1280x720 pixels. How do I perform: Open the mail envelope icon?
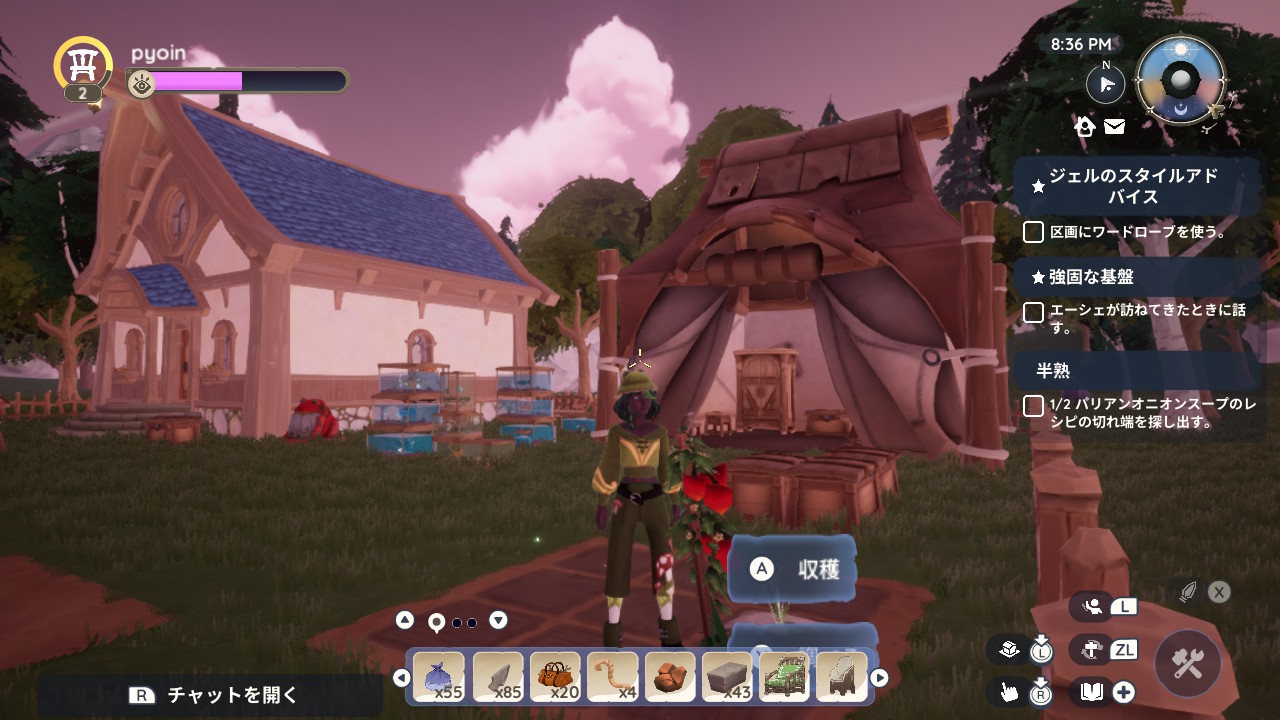tap(1114, 127)
